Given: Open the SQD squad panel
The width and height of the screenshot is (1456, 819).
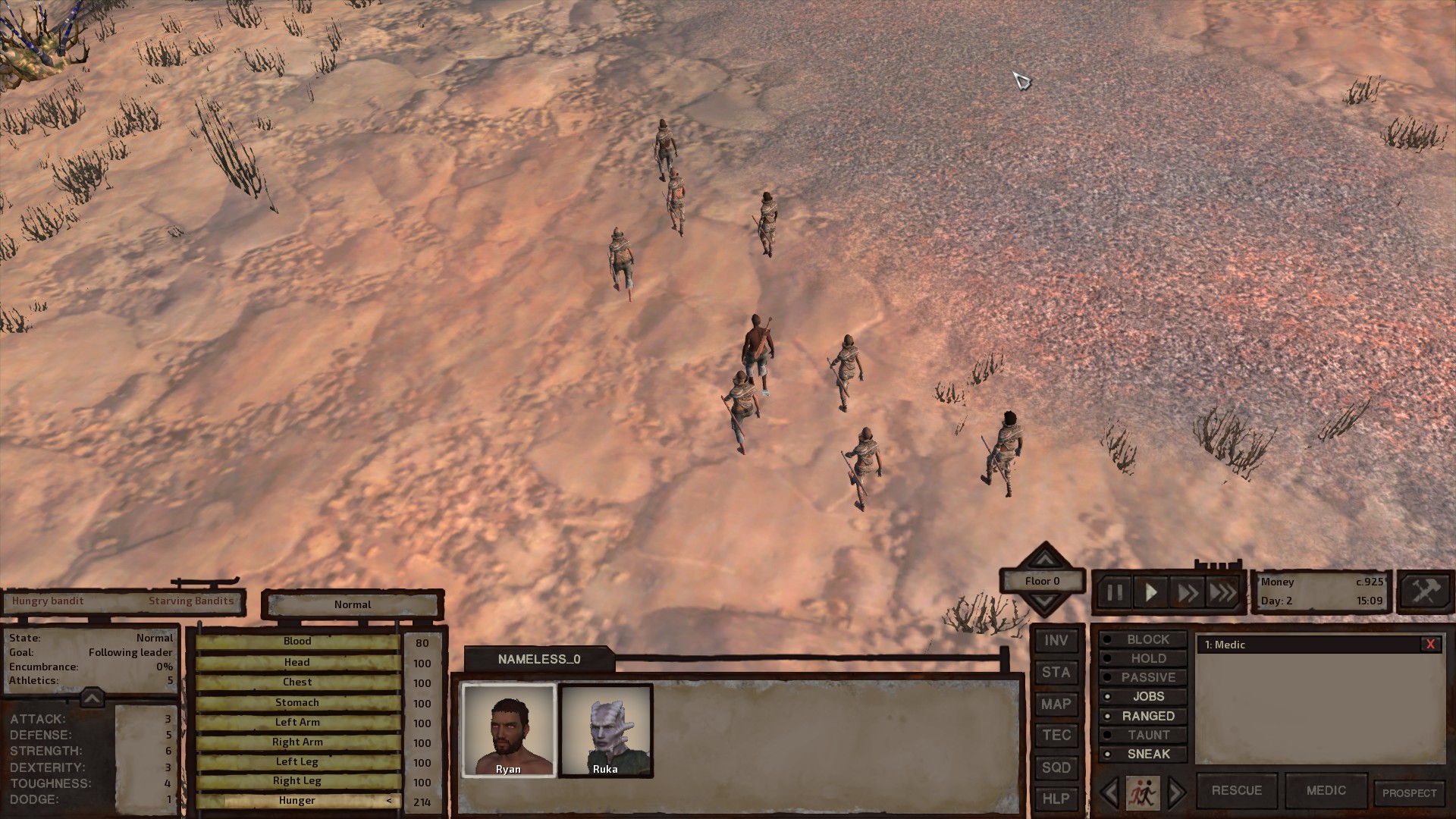Looking at the screenshot, I should (1056, 767).
